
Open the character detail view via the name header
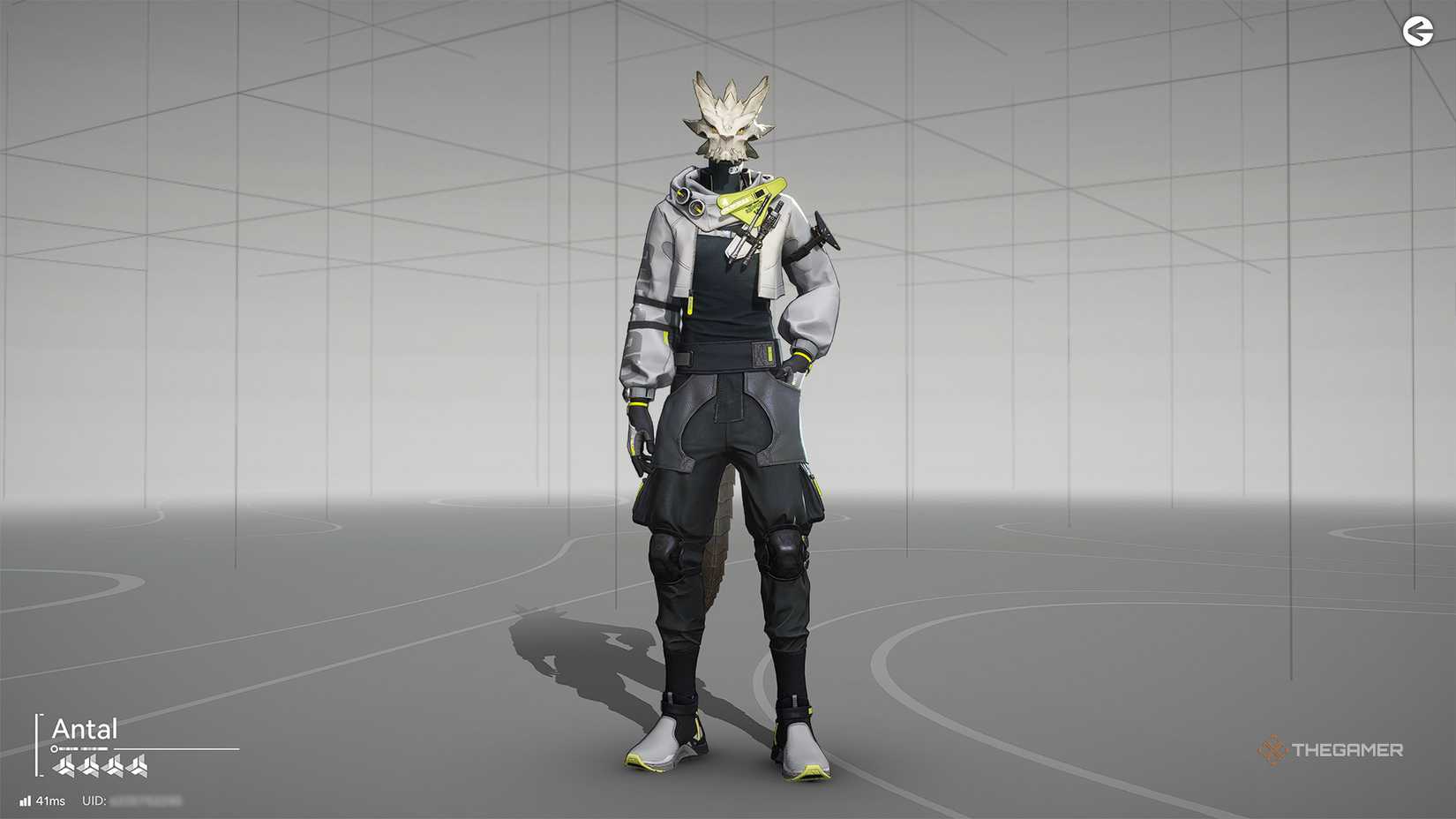(85, 727)
